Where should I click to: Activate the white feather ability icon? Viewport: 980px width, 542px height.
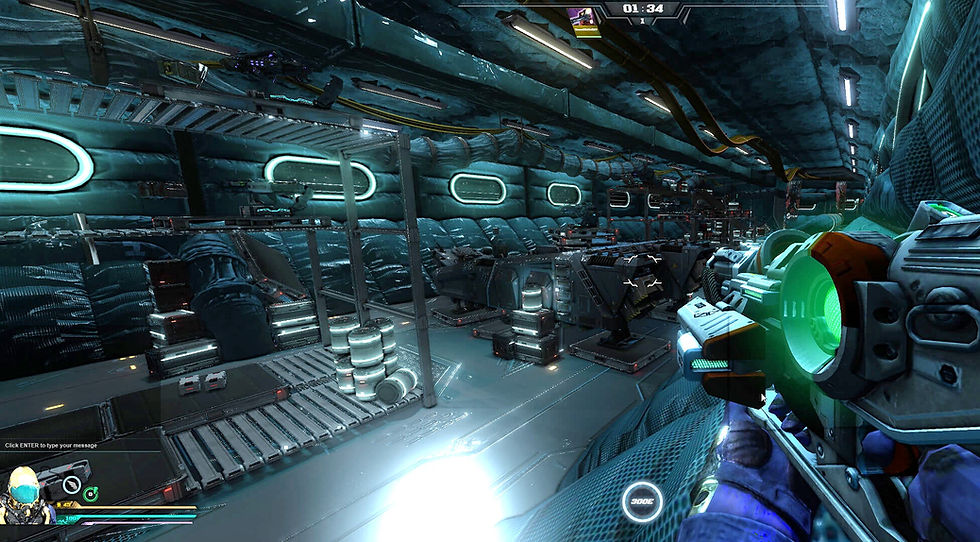(x=70, y=486)
